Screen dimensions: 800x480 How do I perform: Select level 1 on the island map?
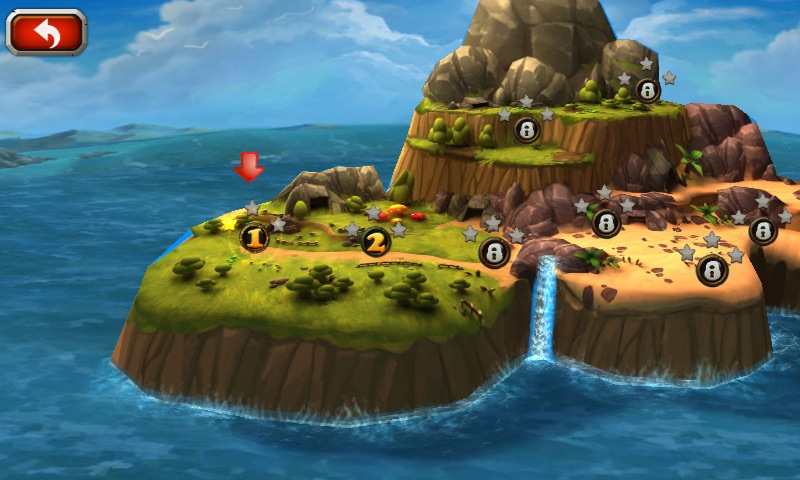pos(254,238)
